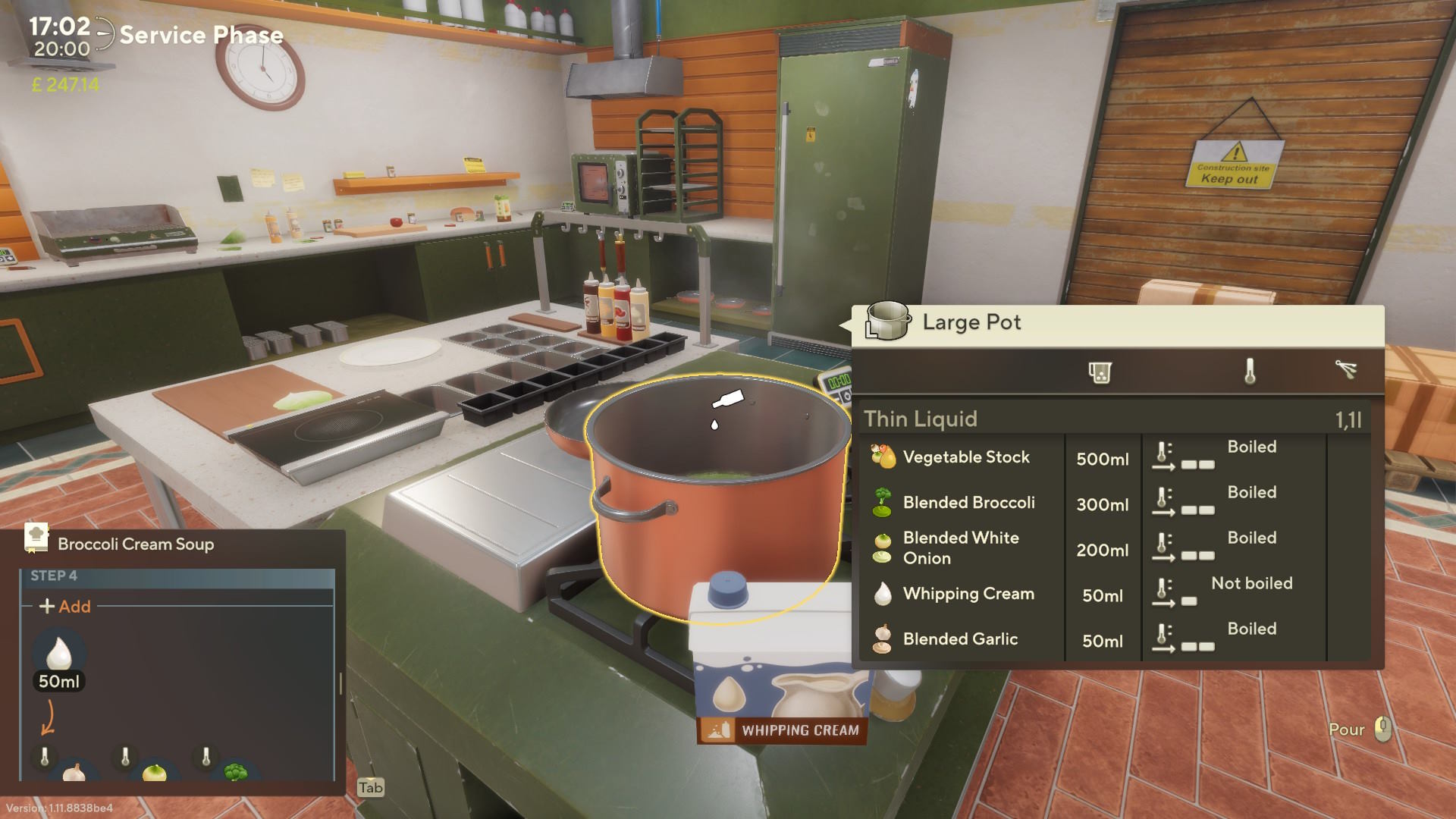The image size is (1456, 819).
Task: Click the Step 4 recipe header
Action: click(54, 576)
